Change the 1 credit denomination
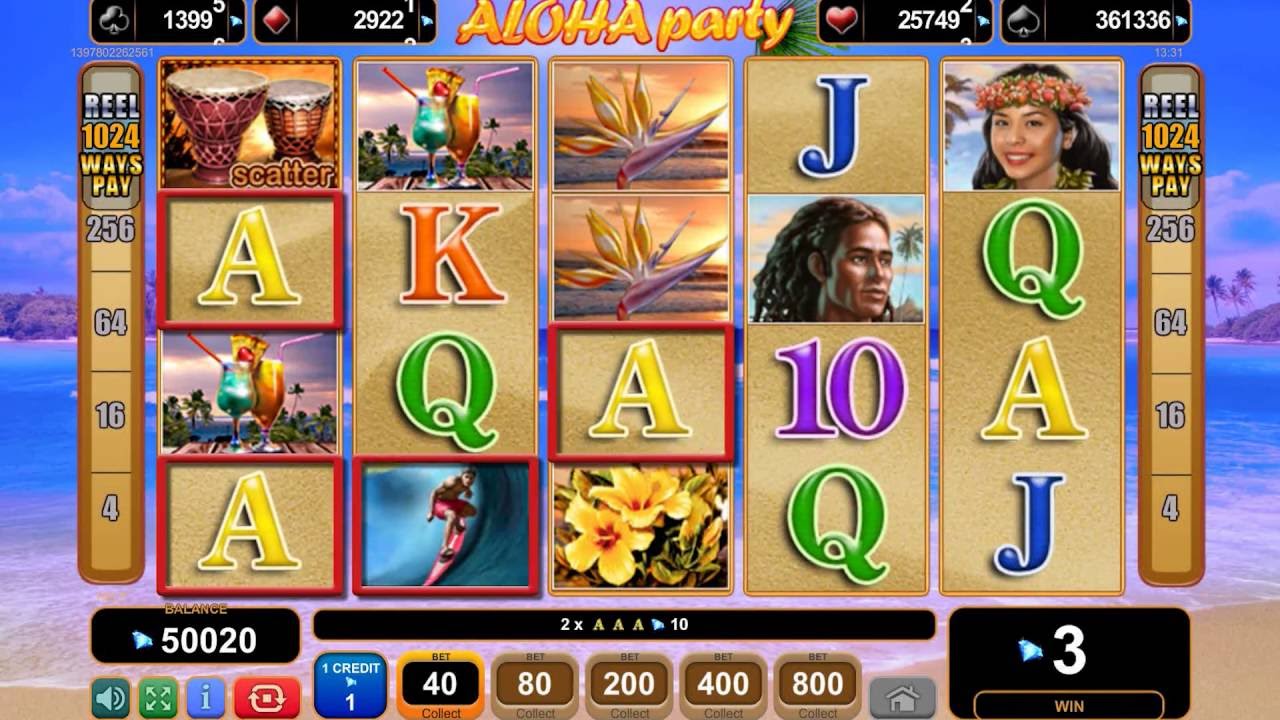 (x=350, y=685)
